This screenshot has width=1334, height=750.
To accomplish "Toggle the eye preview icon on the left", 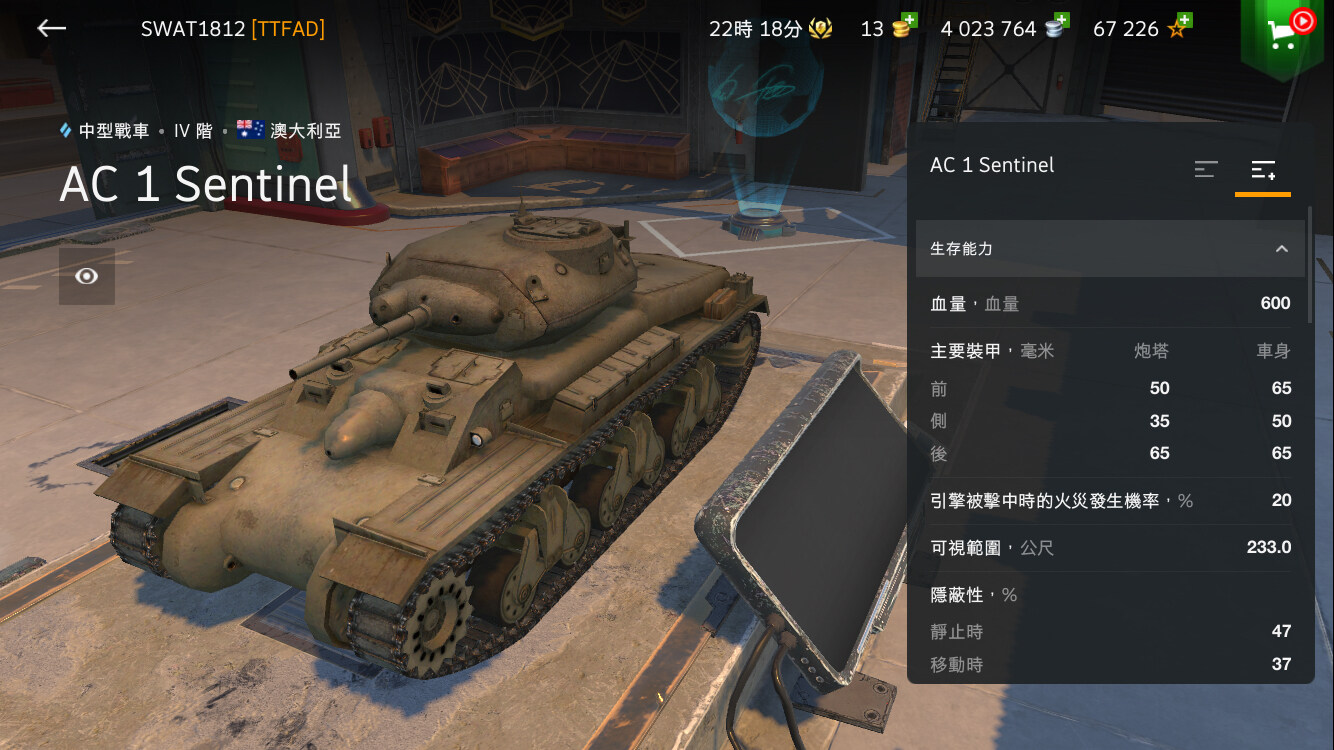I will click(x=86, y=277).
